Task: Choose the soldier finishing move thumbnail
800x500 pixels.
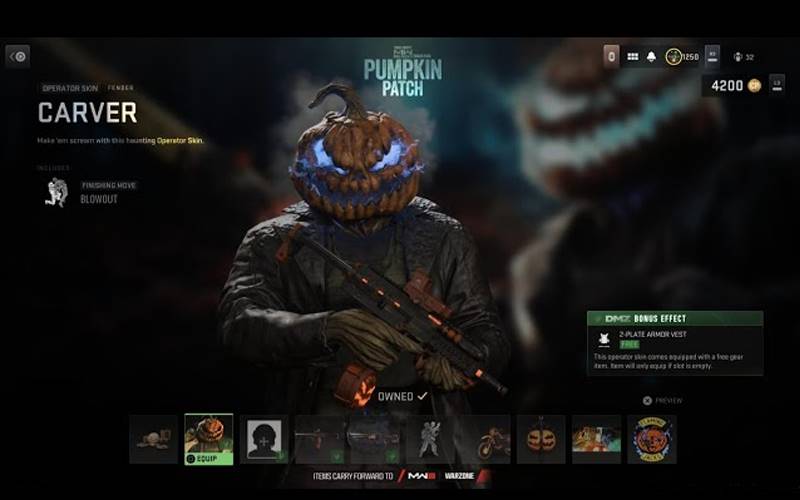Action: pos(431,439)
